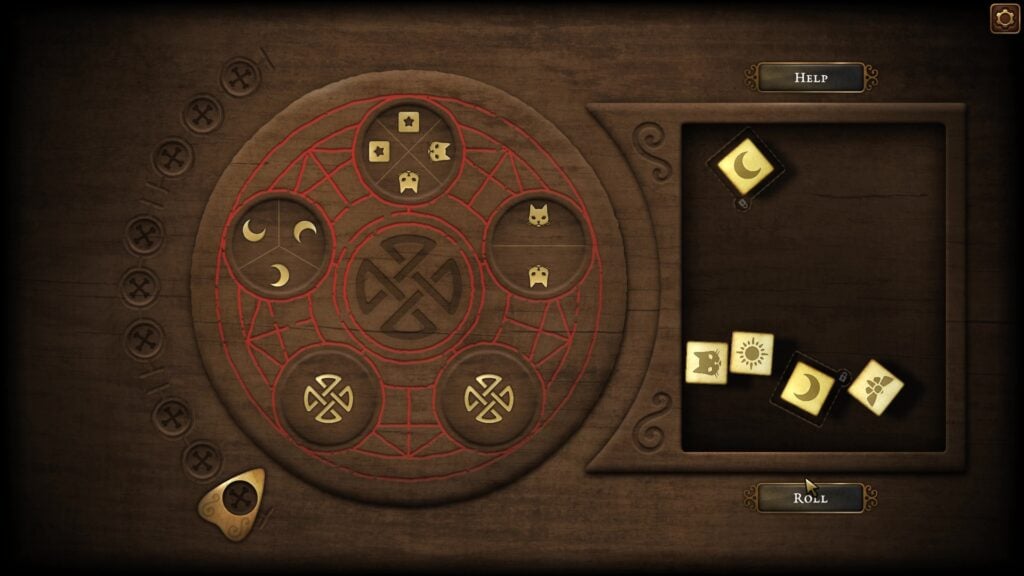Open the Help panel

(810, 77)
